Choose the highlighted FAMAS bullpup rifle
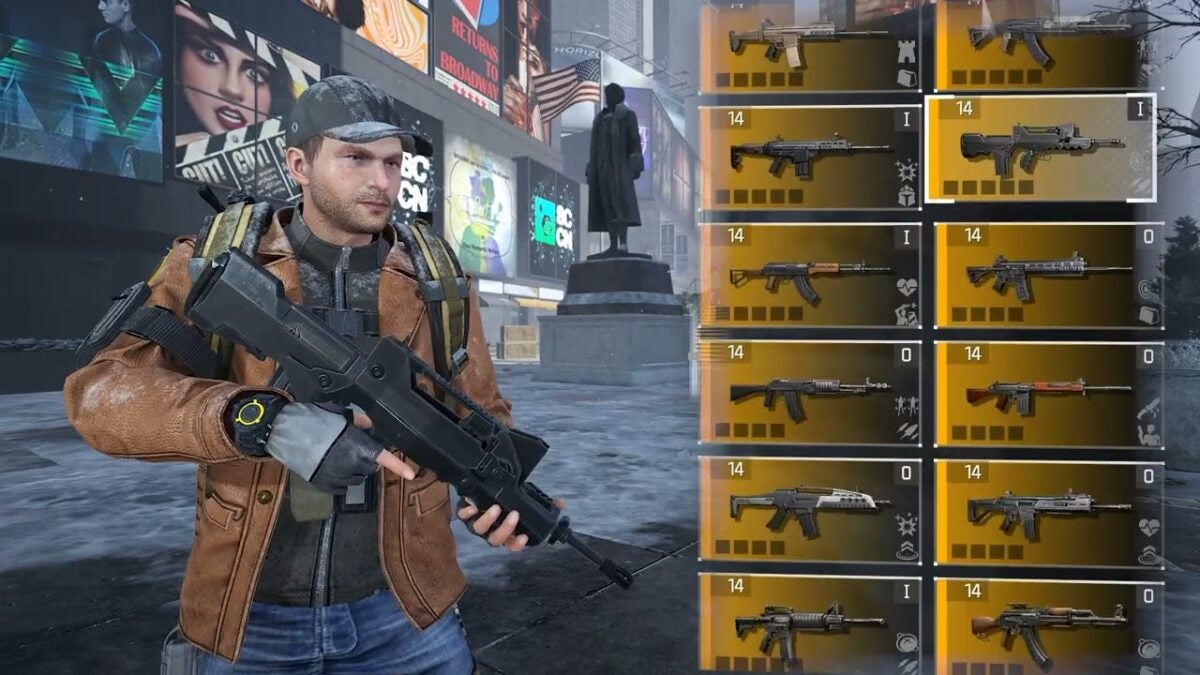The width and height of the screenshot is (1200, 675). (x=1040, y=148)
